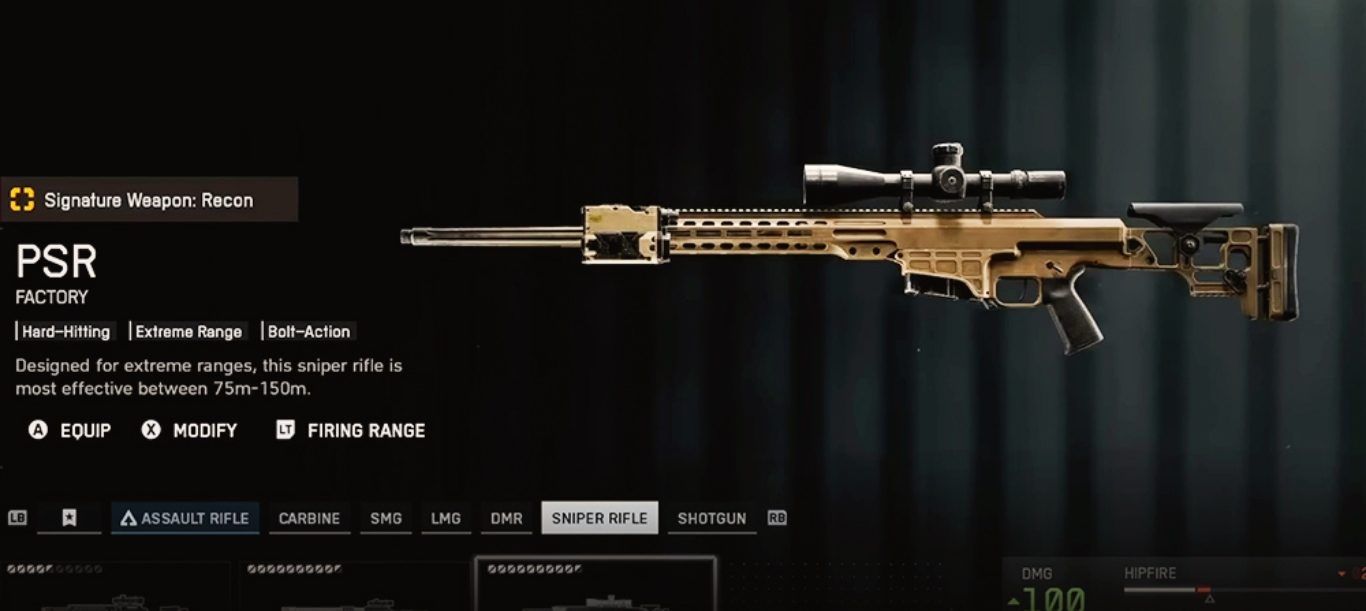
Task: Choose the DMR category tab
Action: pos(506,518)
